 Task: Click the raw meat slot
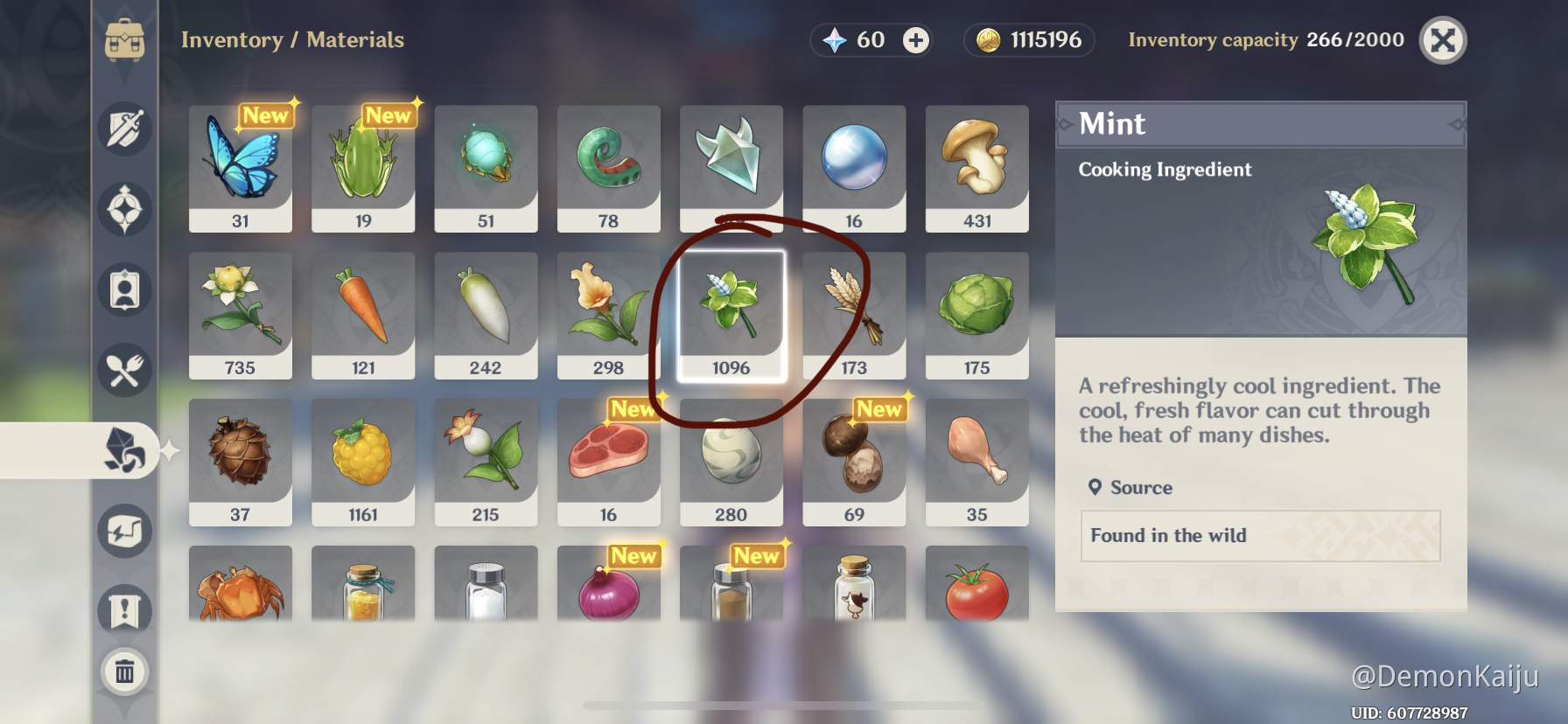[608, 463]
